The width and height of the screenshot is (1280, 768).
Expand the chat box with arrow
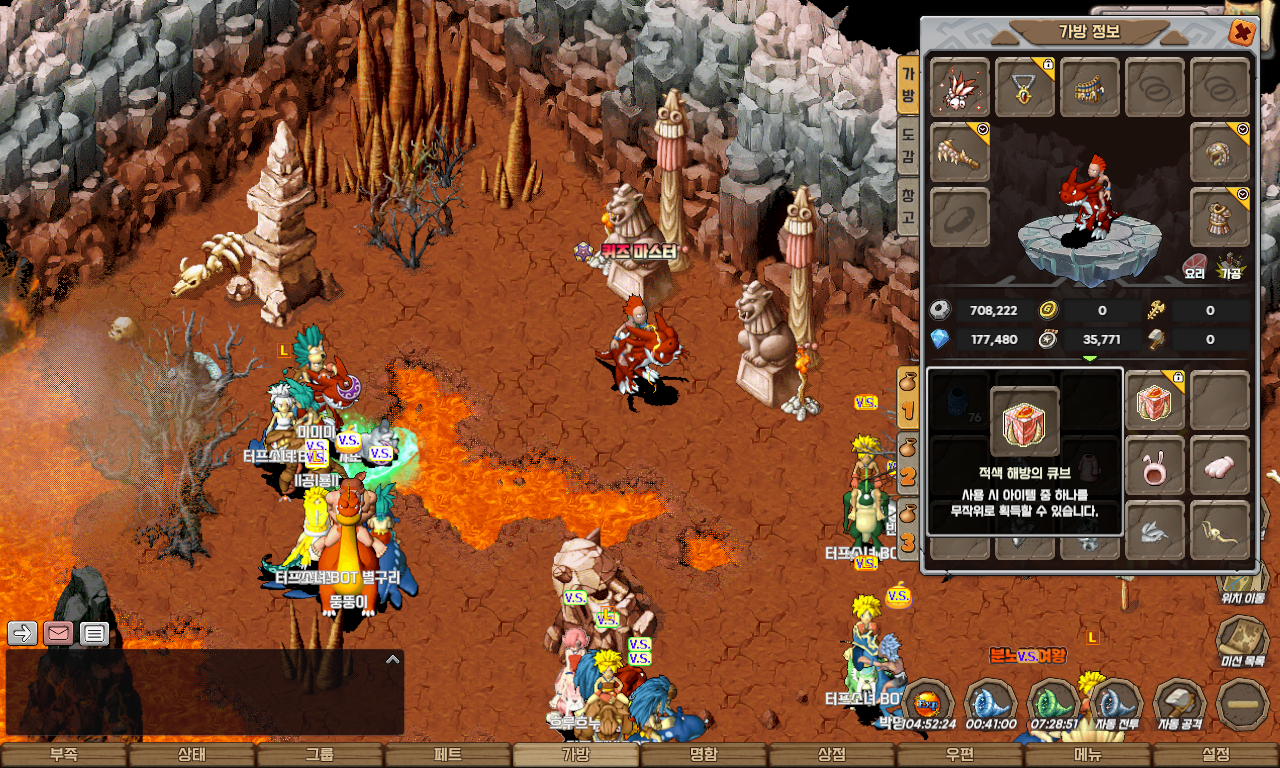pyautogui.click(x=393, y=660)
